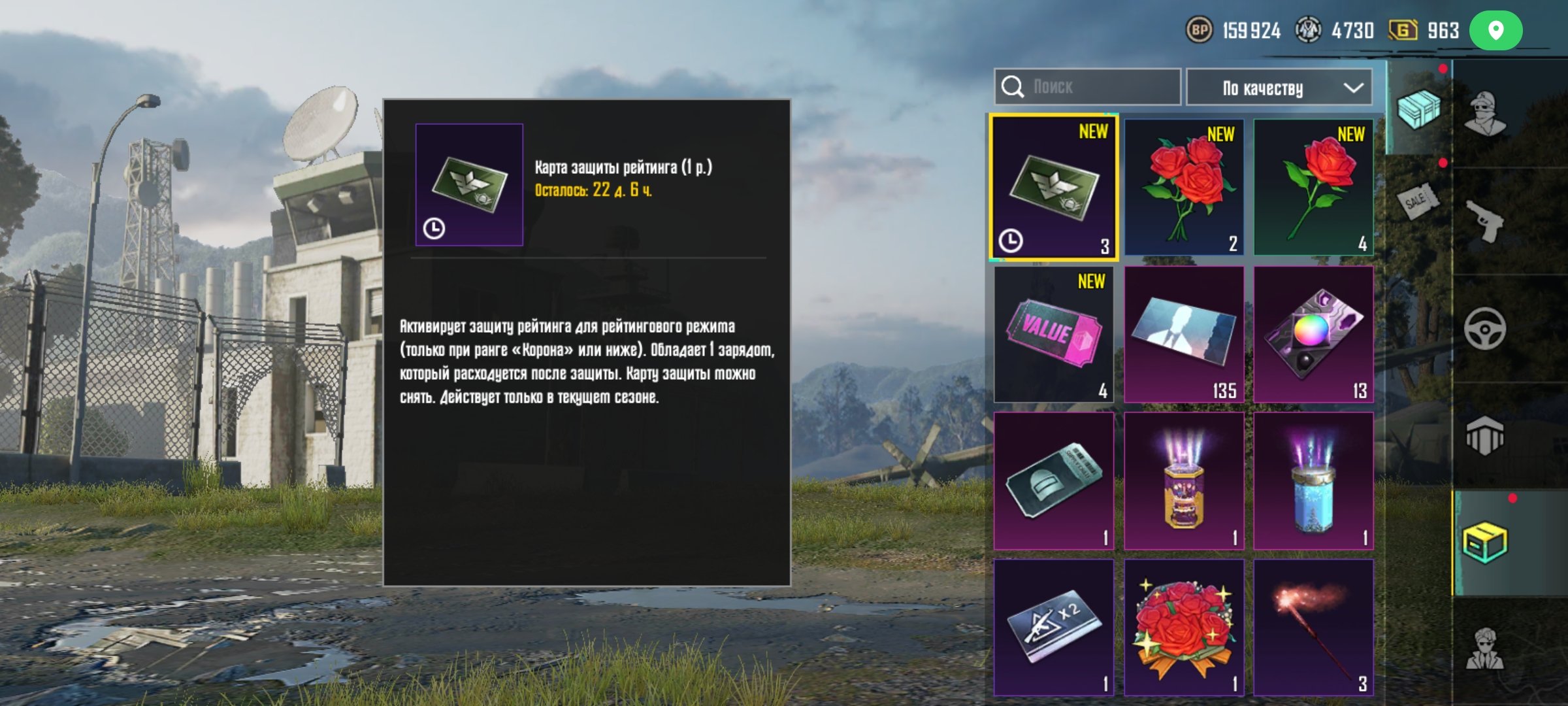Select the pink VALUE ticket item
This screenshot has height=706, width=1568.
click(1054, 335)
